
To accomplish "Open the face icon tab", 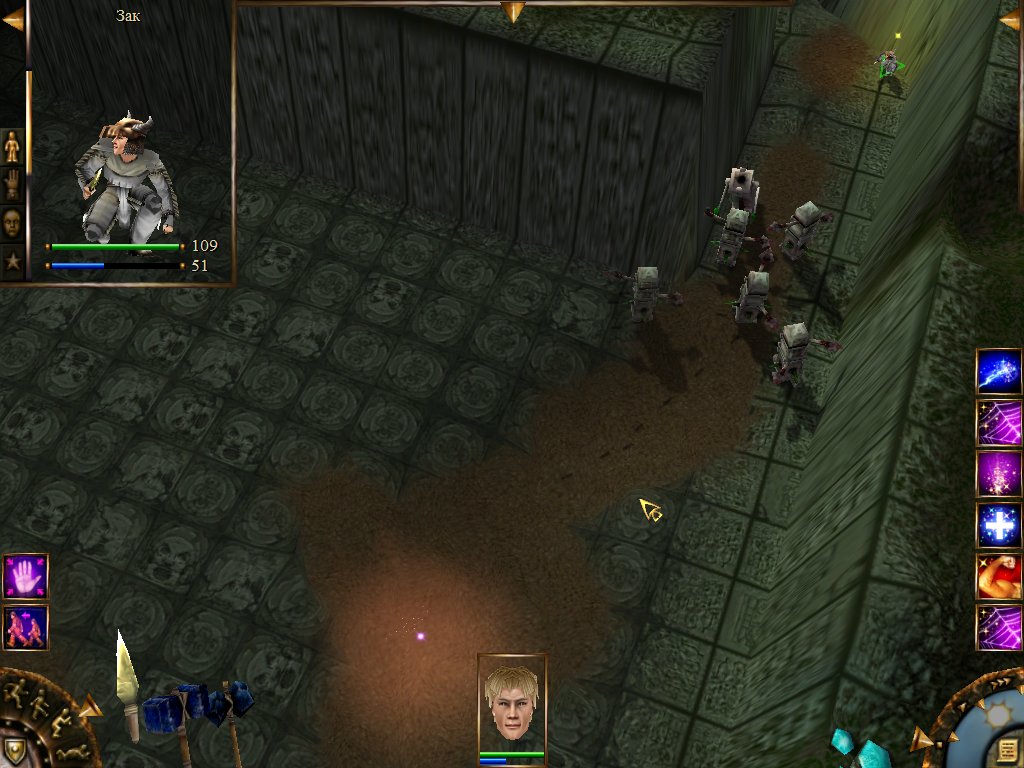I will coord(12,222).
